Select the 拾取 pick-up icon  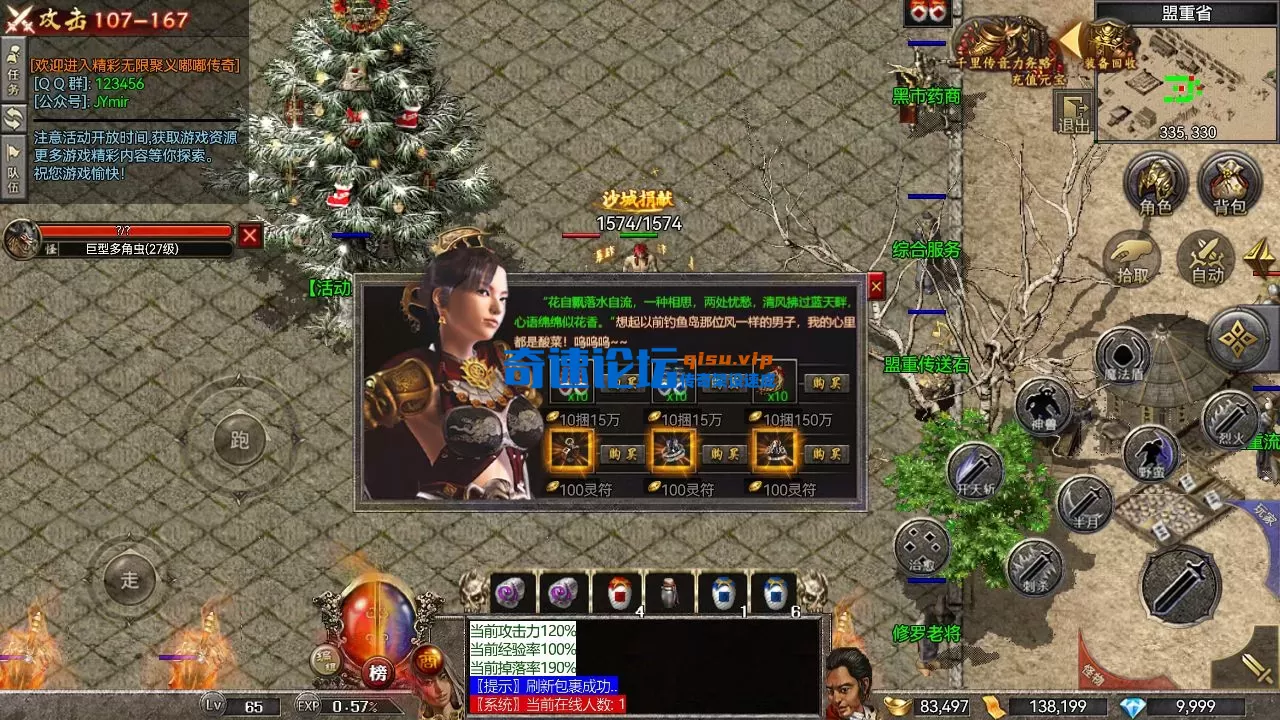tap(1133, 258)
